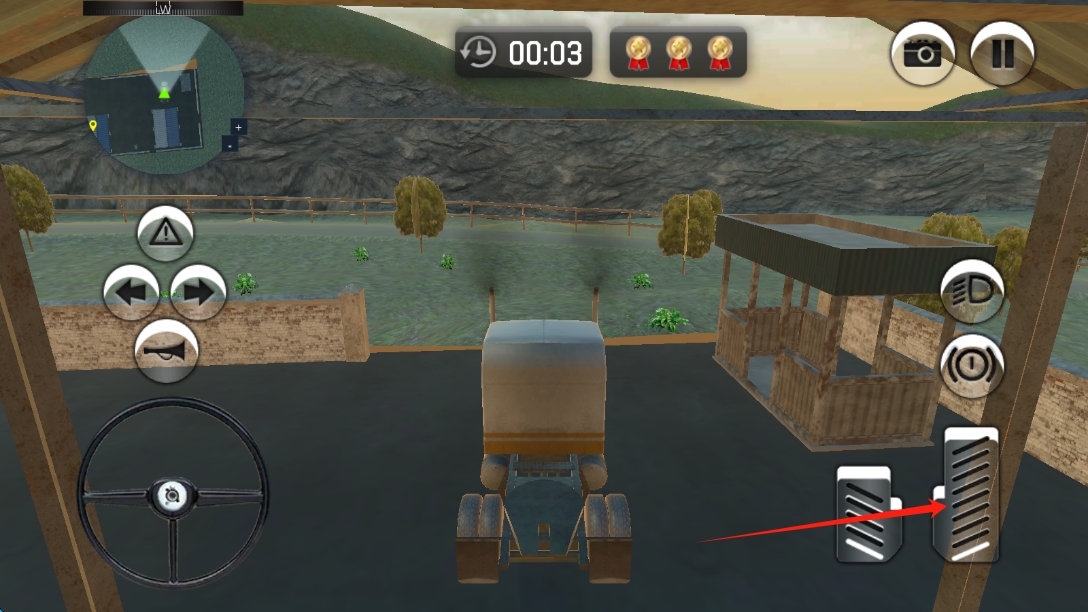1088x612 pixels.
Task: Activate the left turn signal
Action: pos(132,293)
